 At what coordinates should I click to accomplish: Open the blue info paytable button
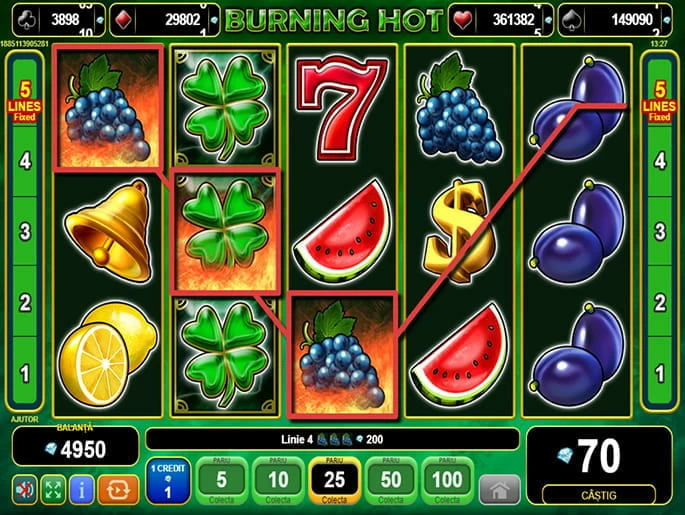[x=81, y=489]
